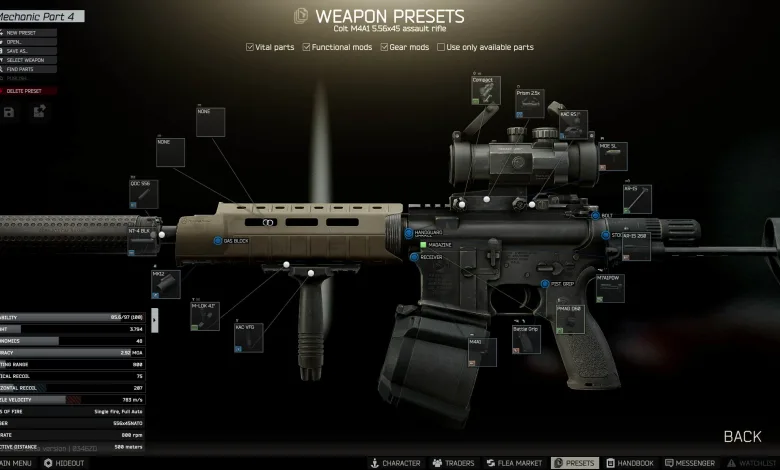Open the Handbook tab
The height and width of the screenshot is (470, 780).
pos(630,464)
